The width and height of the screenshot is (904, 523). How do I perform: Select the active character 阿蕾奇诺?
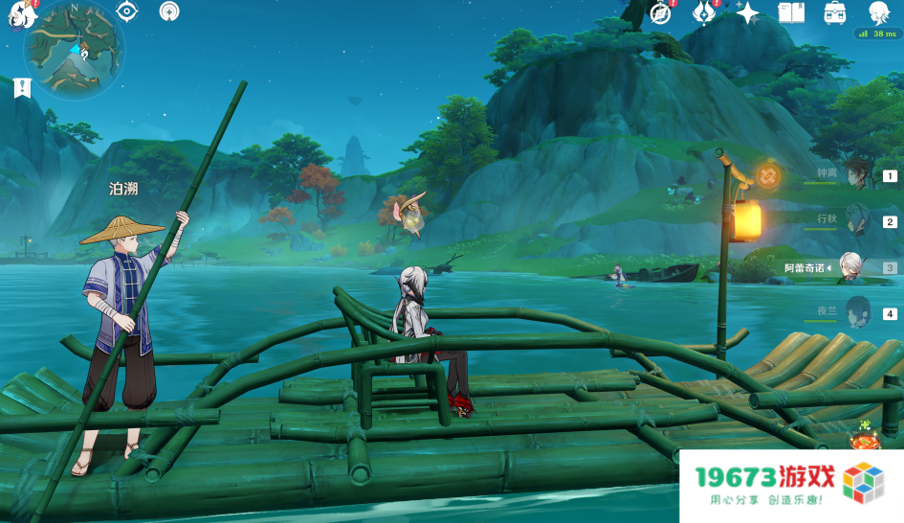tap(852, 267)
